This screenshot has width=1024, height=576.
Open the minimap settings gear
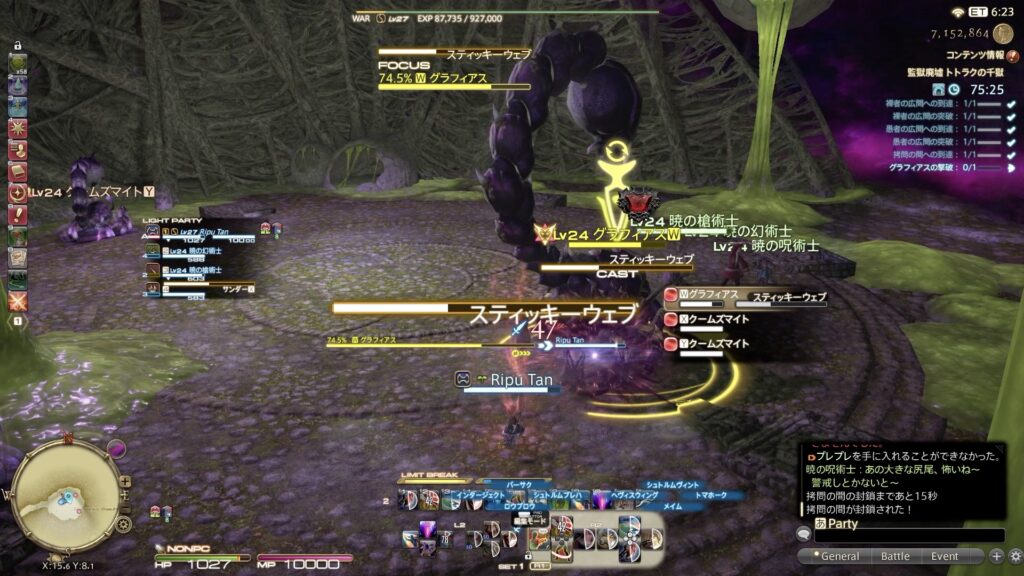(123, 524)
